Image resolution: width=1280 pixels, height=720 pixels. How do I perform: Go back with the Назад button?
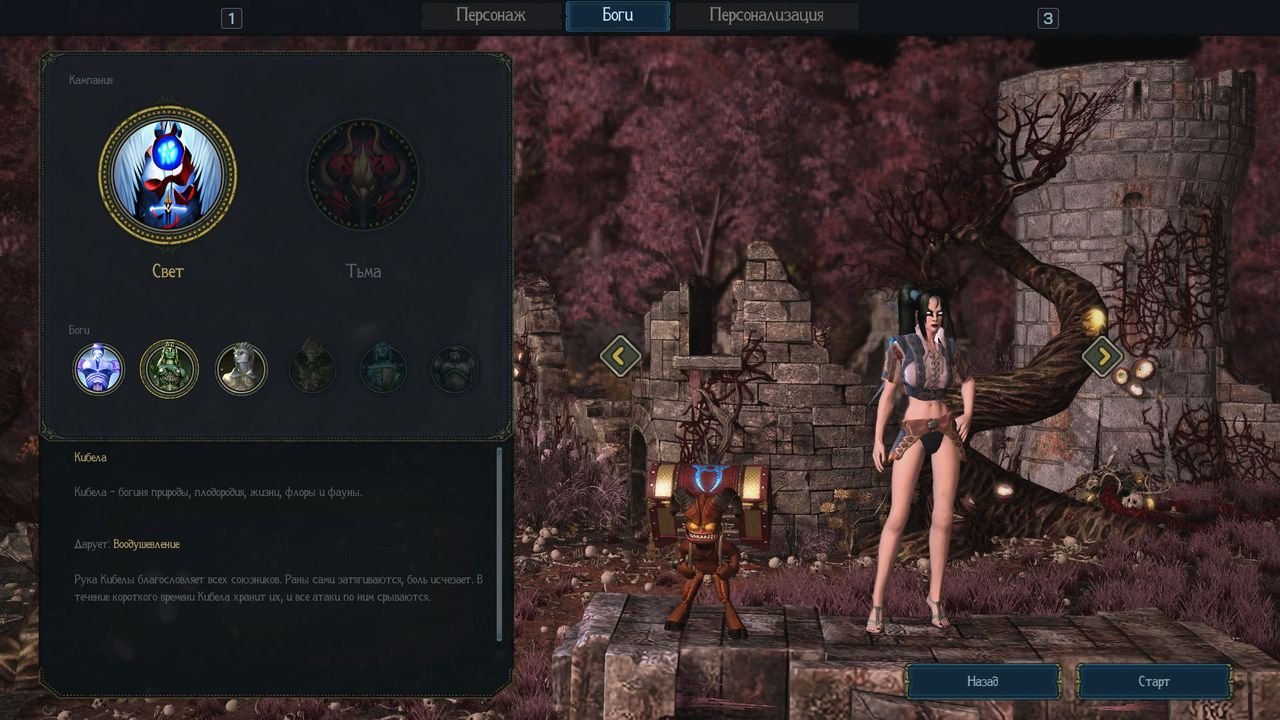983,682
